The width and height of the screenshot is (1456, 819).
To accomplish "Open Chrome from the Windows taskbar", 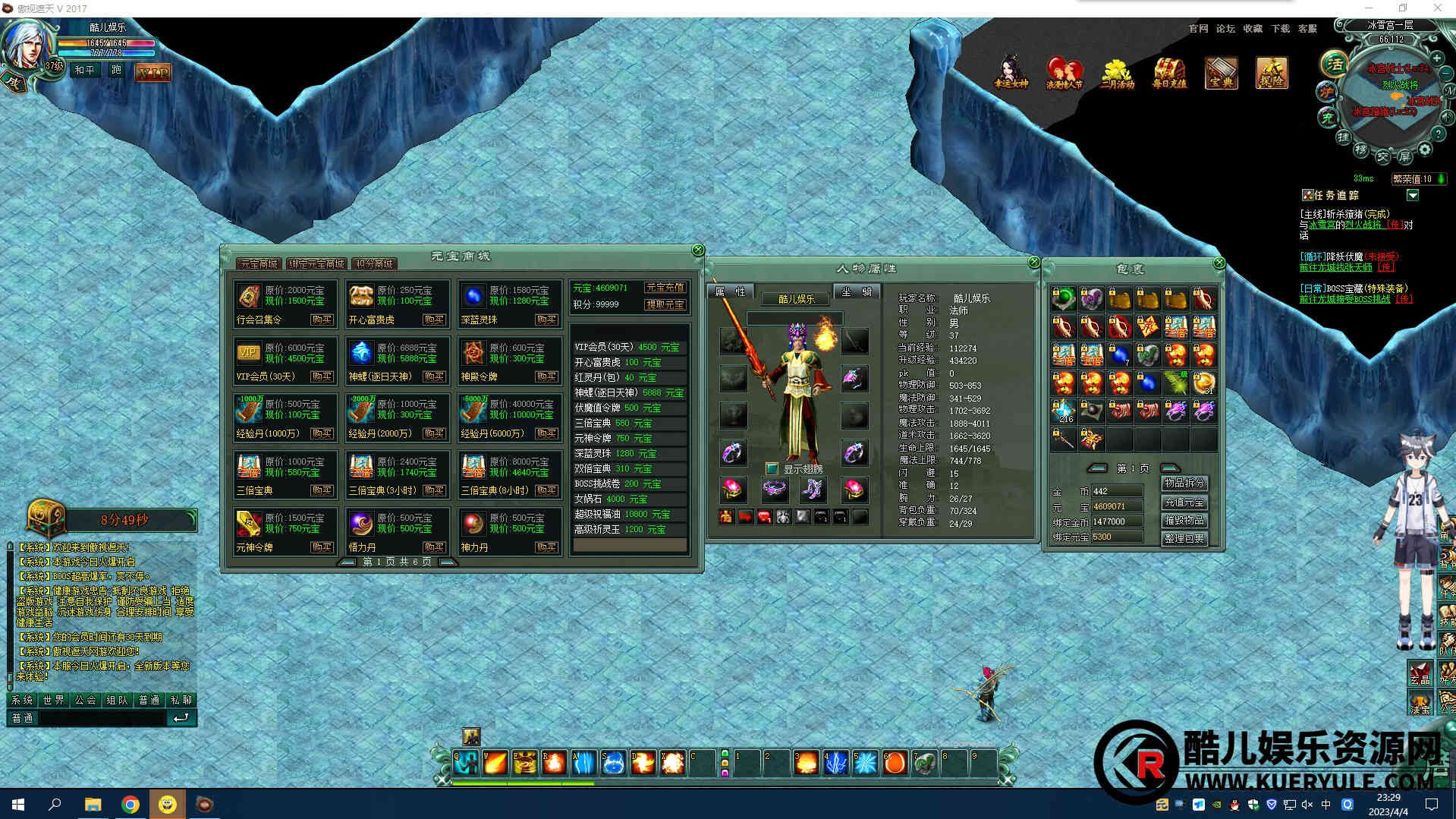I will pos(131,805).
